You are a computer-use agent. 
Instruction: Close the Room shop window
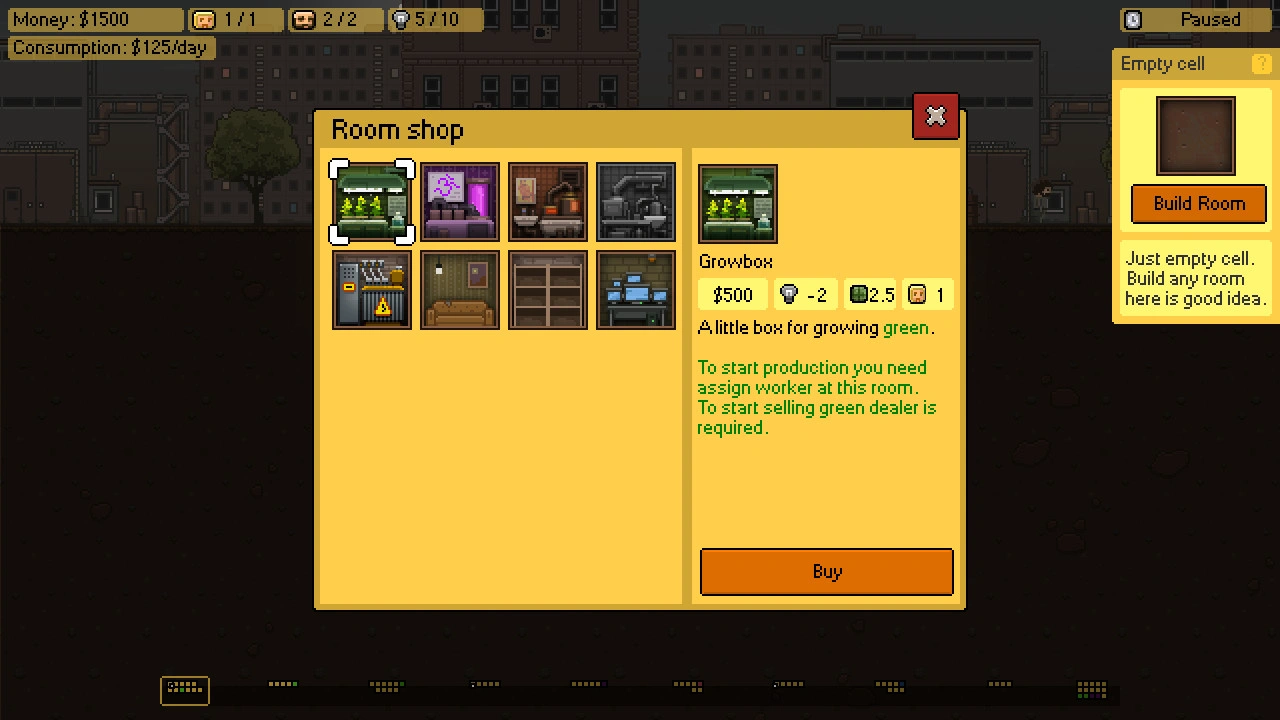coord(935,117)
